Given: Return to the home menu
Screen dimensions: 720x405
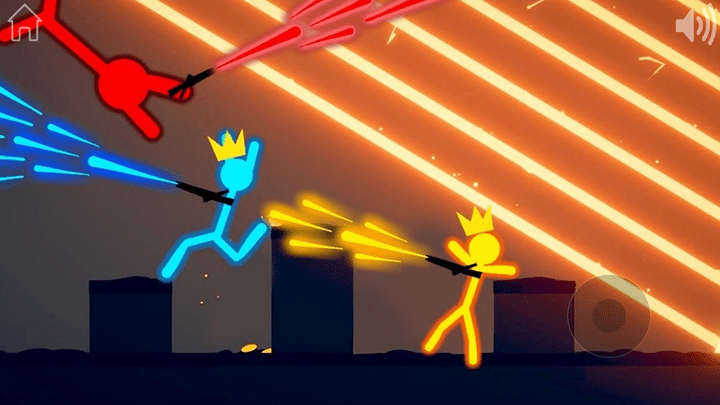Looking at the screenshot, I should (x=24, y=24).
